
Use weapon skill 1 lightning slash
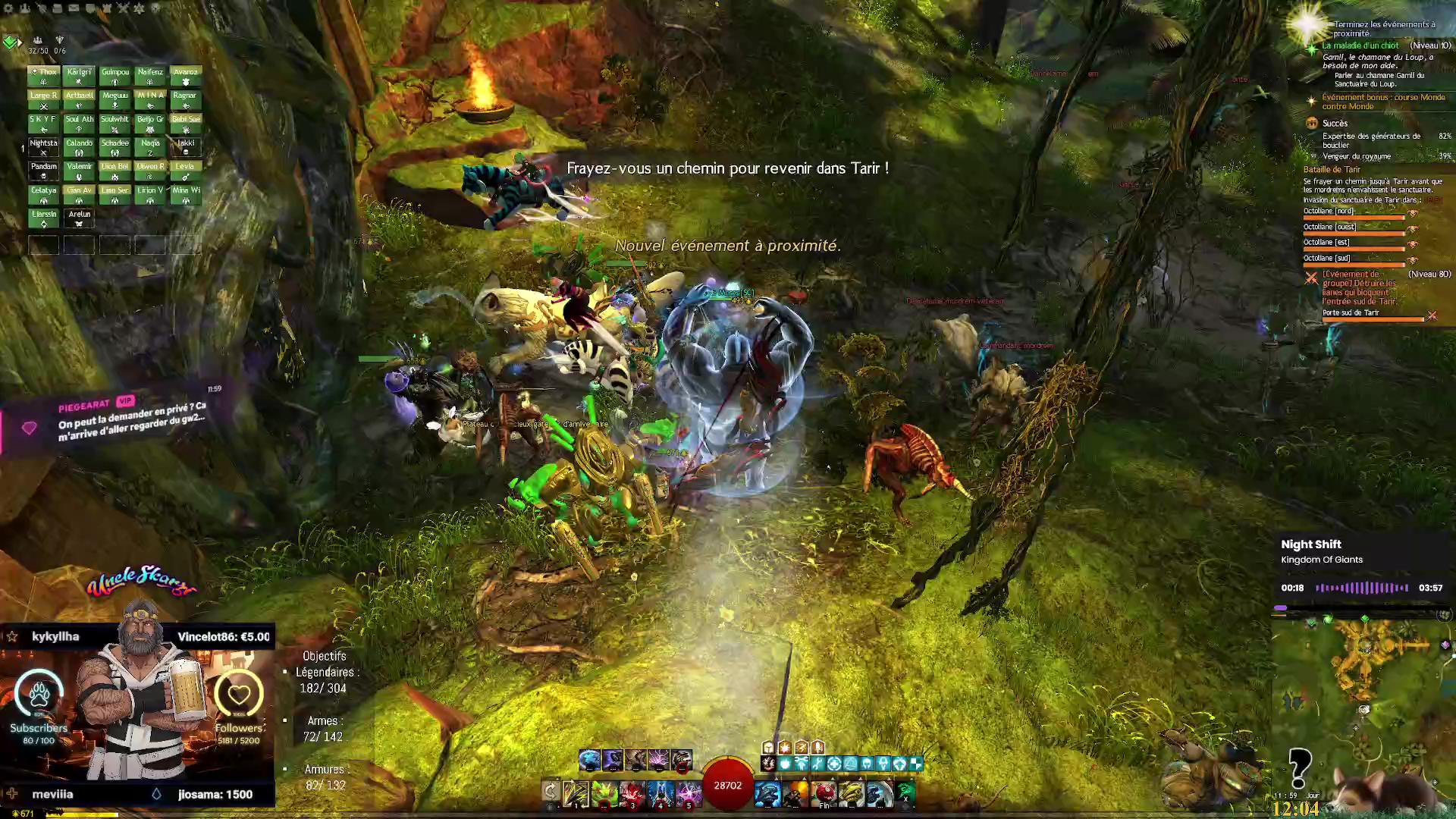576,793
